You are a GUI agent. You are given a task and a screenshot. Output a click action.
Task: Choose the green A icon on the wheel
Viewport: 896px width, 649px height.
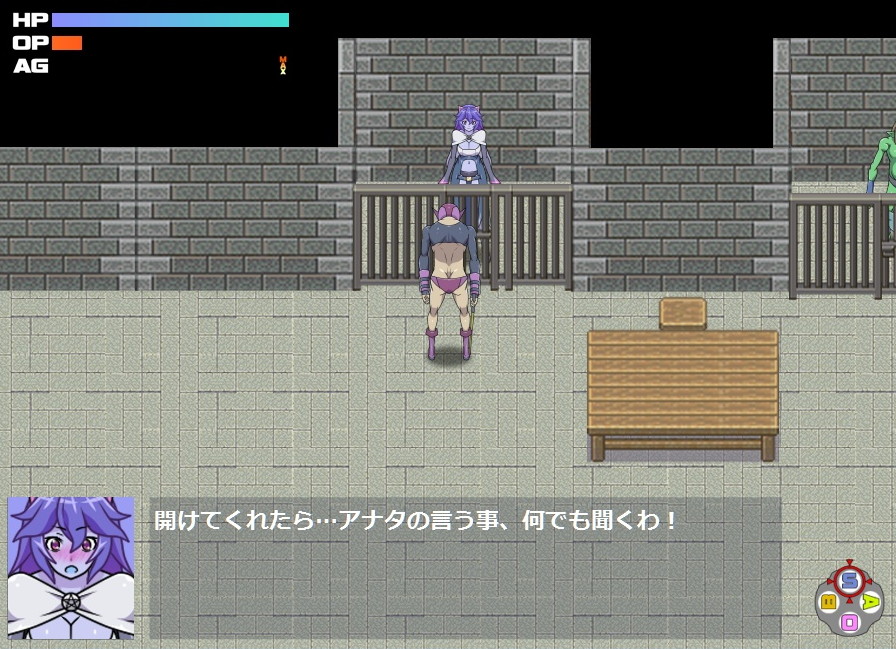tap(871, 601)
